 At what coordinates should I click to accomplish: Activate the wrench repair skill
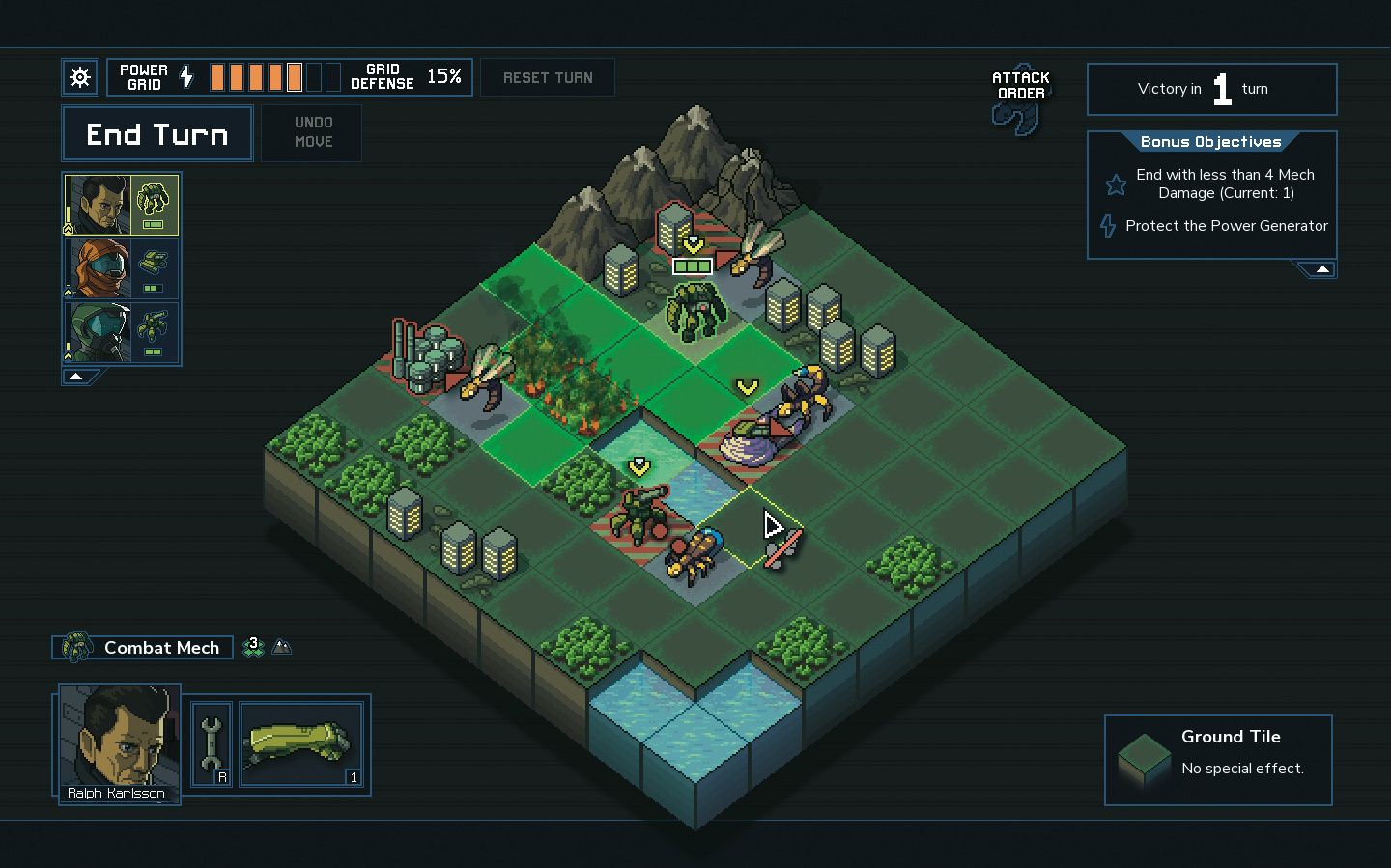tap(212, 744)
